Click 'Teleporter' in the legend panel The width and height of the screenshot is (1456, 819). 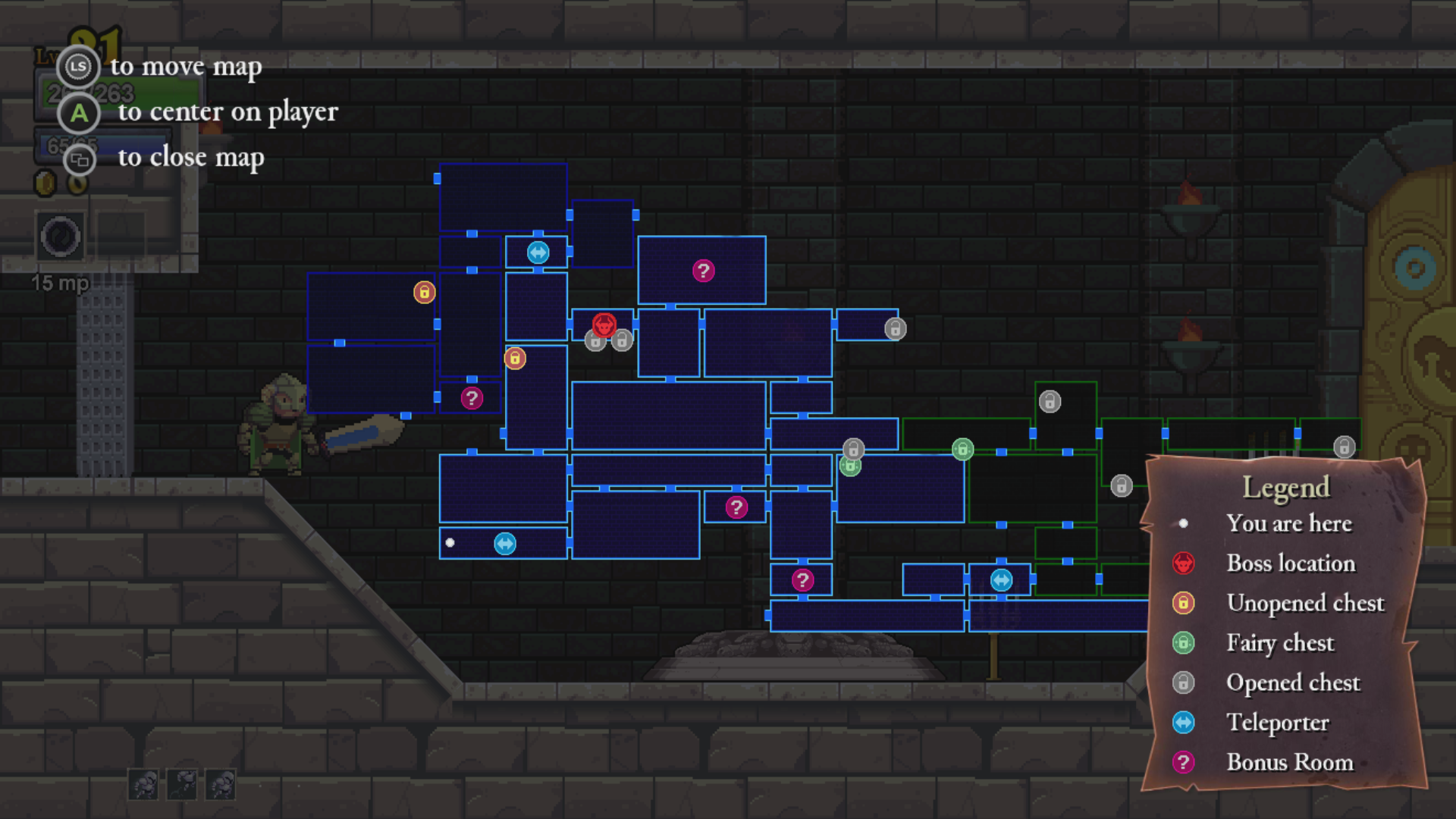tap(1277, 723)
